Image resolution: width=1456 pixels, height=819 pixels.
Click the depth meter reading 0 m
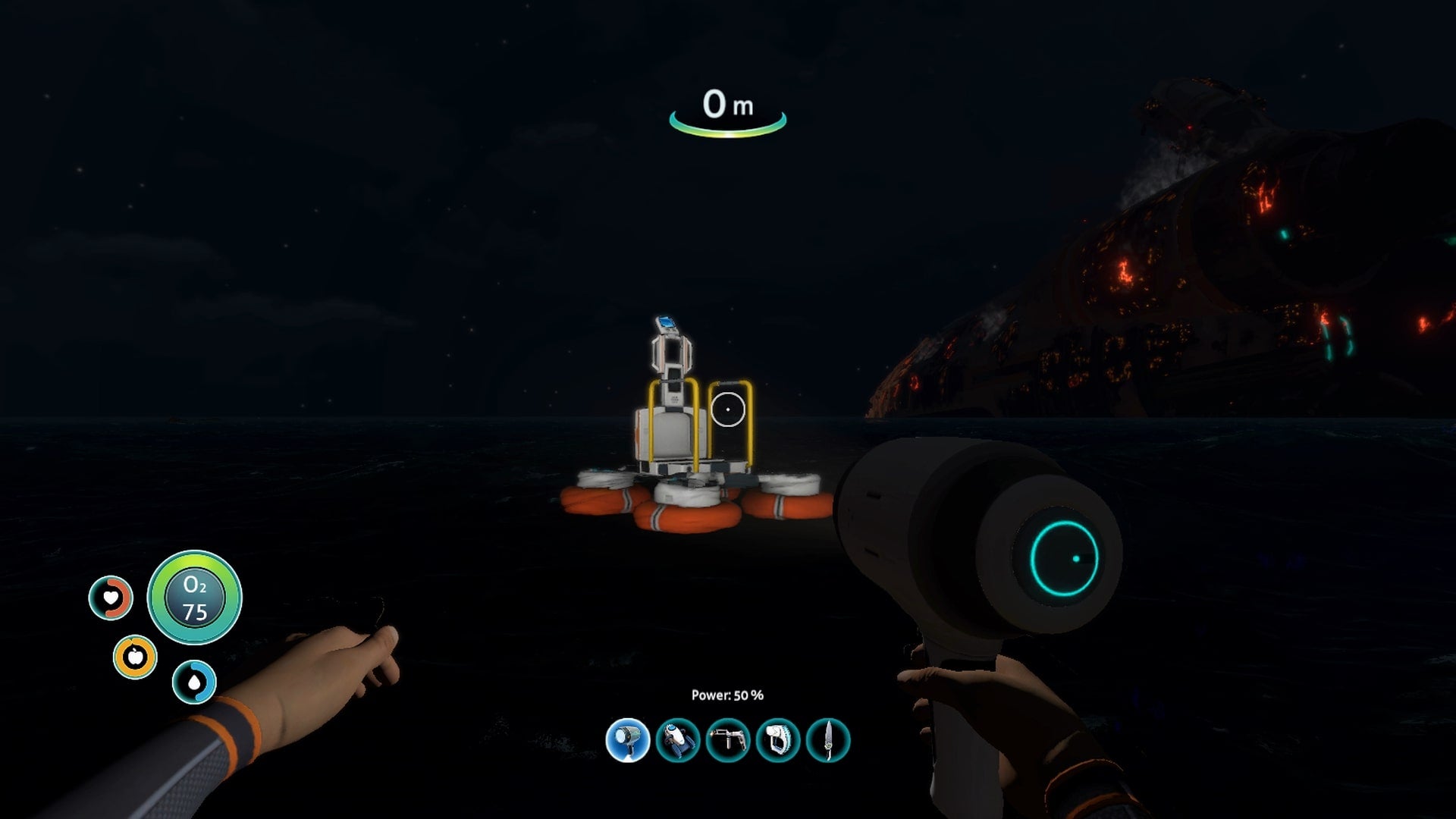click(728, 108)
